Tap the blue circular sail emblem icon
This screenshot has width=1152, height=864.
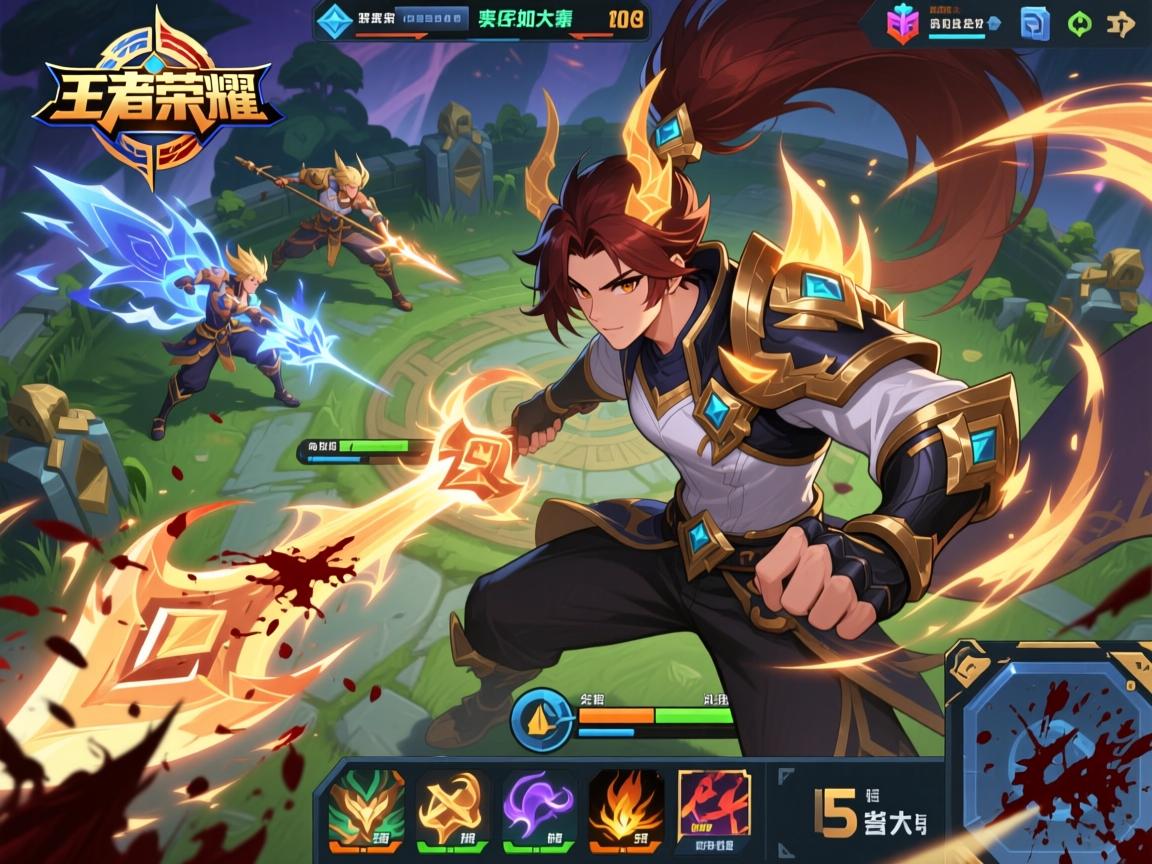tap(542, 720)
